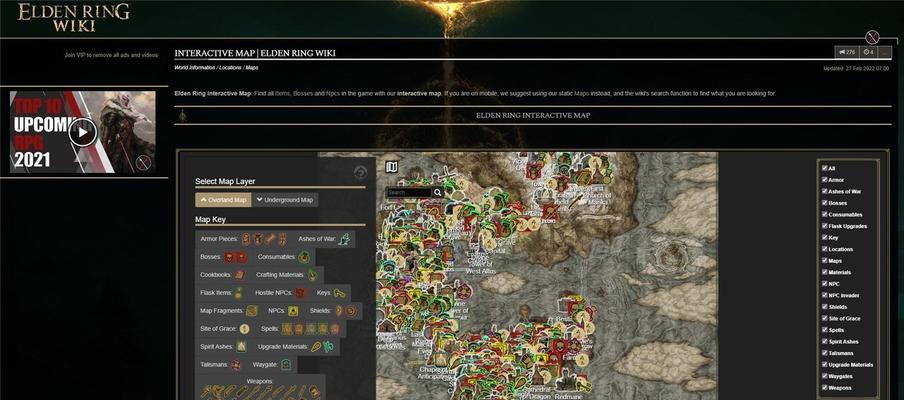This screenshot has width=904, height=400.
Task: Toggle the Waygates filter checkbox
Action: 824,376
